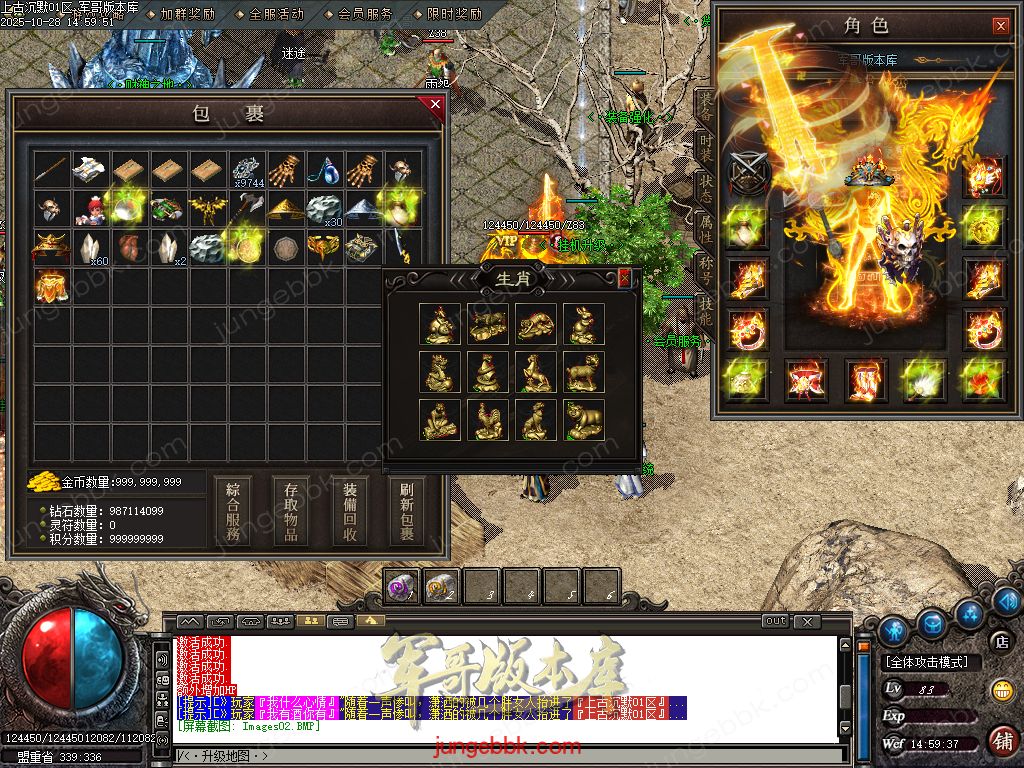Screen dimensions: 1024x768
Task: Open the 状态 status tab
Action: coord(705,187)
